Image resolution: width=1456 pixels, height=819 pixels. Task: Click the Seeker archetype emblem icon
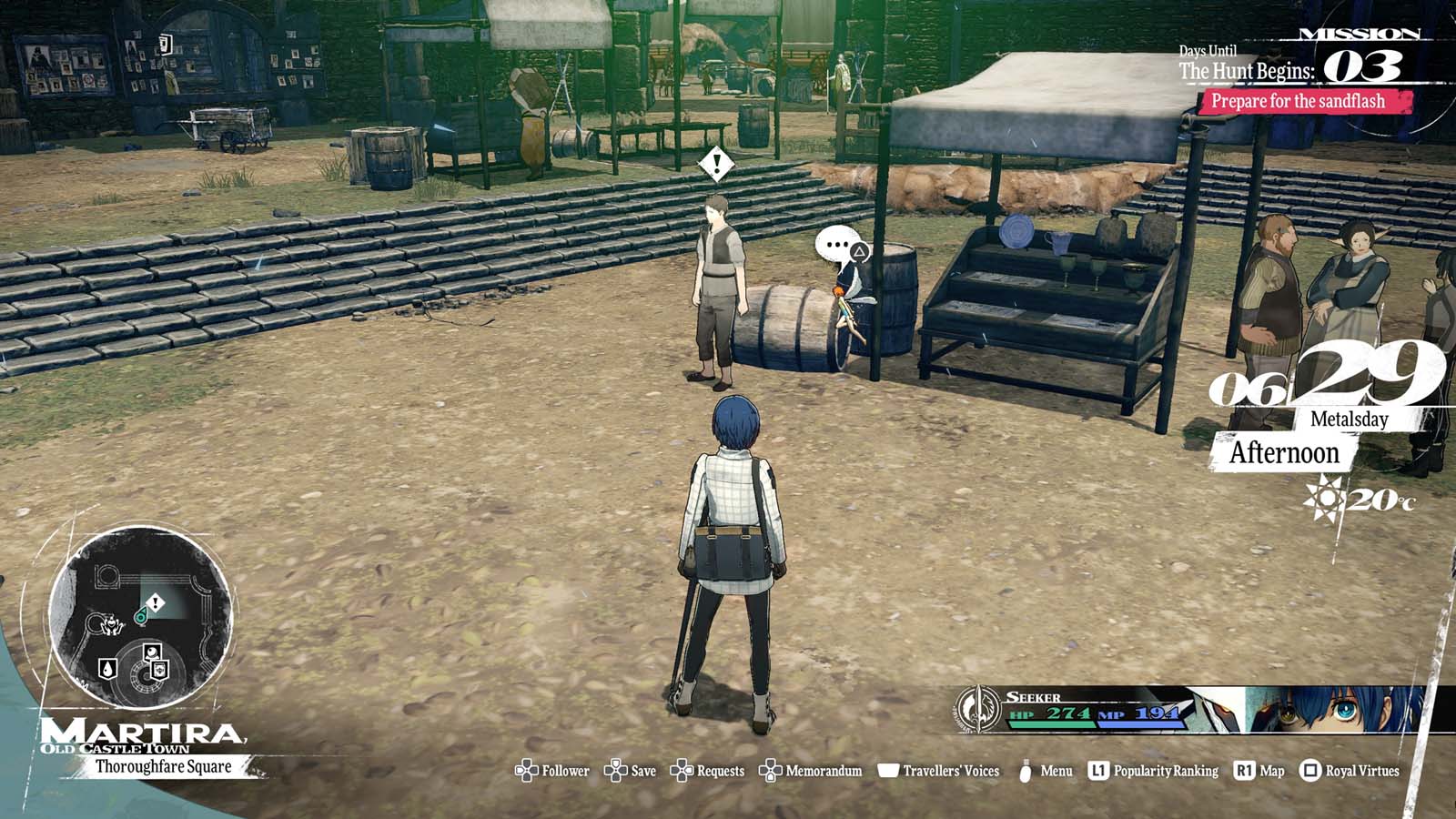[981, 711]
